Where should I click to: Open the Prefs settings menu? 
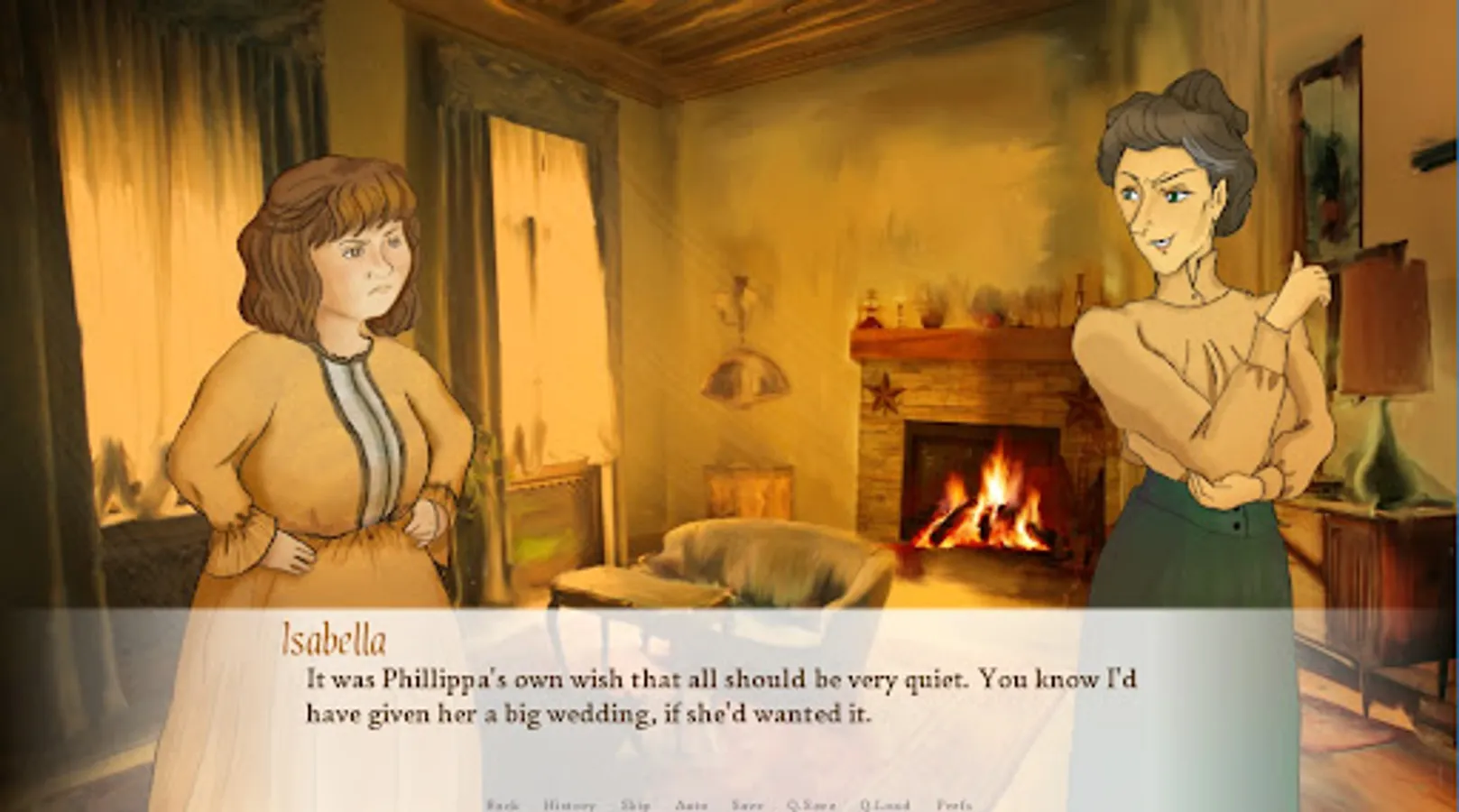pos(956,801)
